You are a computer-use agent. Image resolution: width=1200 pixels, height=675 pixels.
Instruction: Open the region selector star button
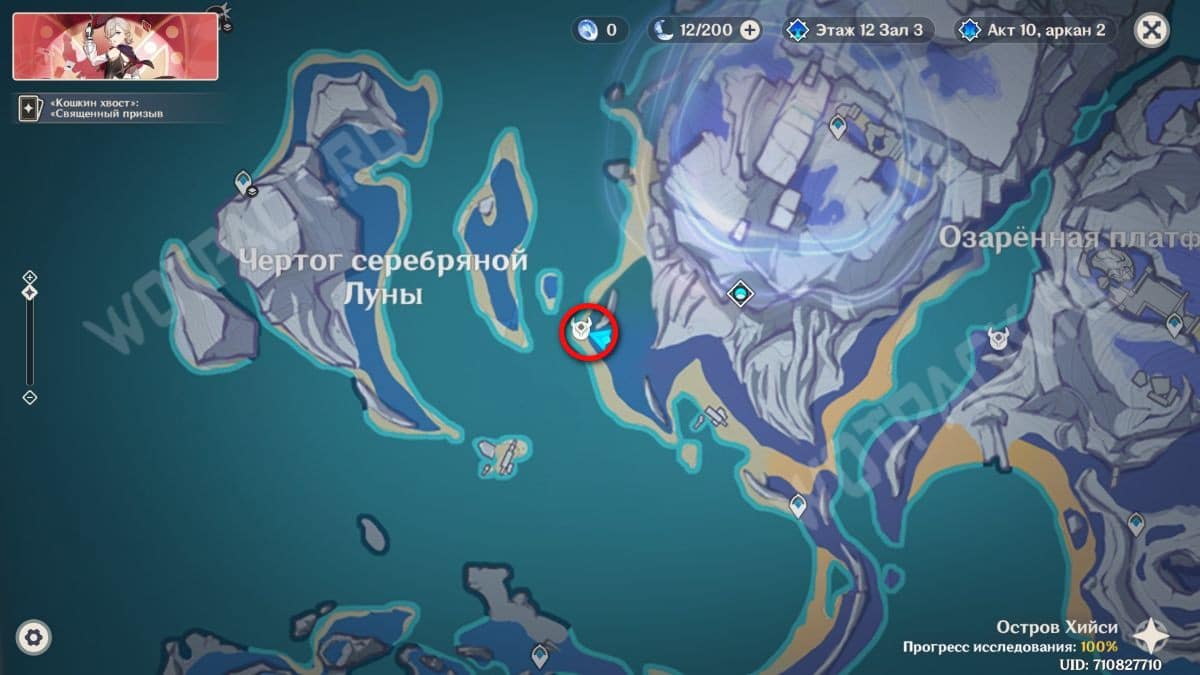point(1153,636)
